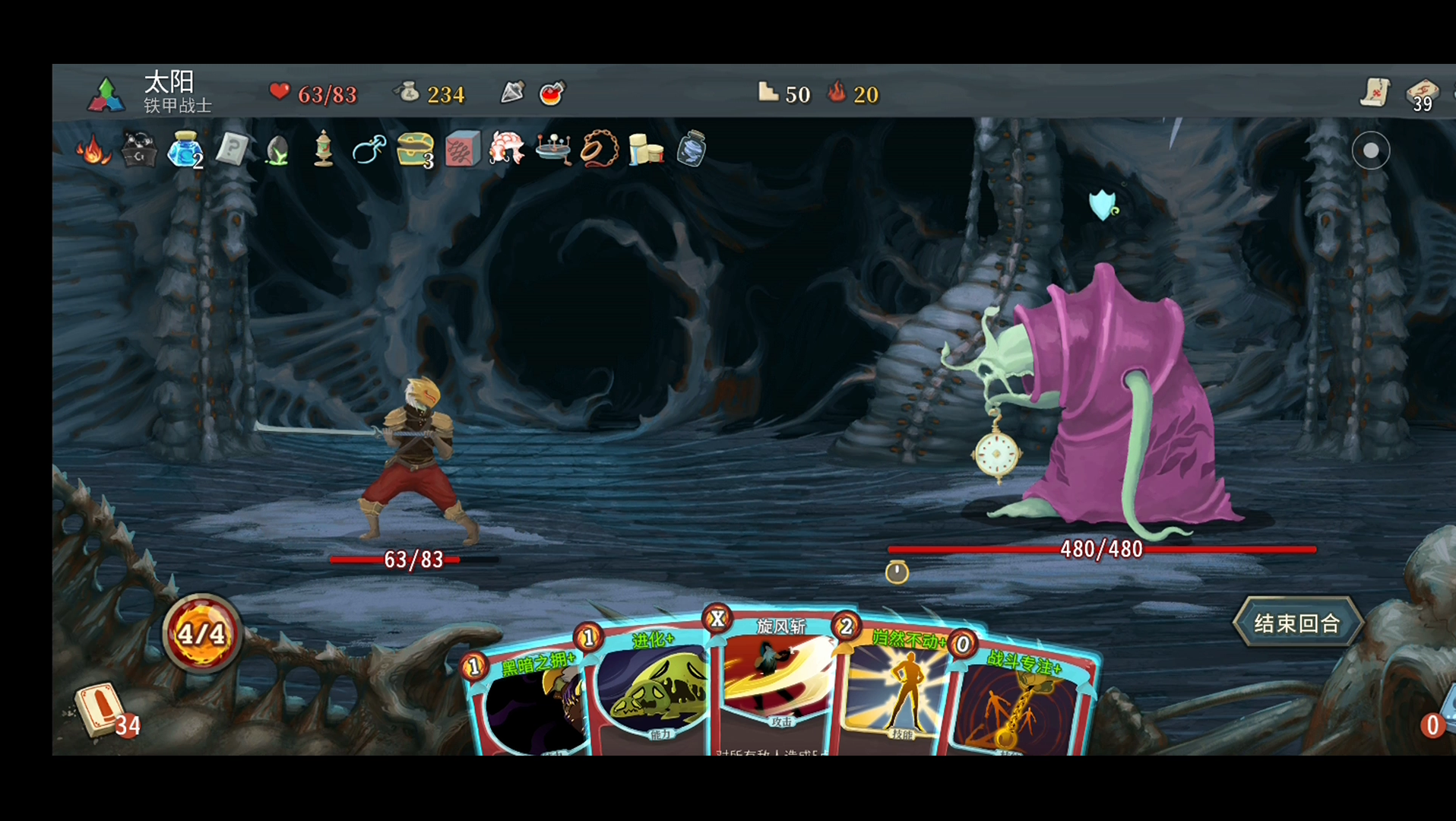Inspect the boss's blue shield intent icon

tap(1102, 205)
